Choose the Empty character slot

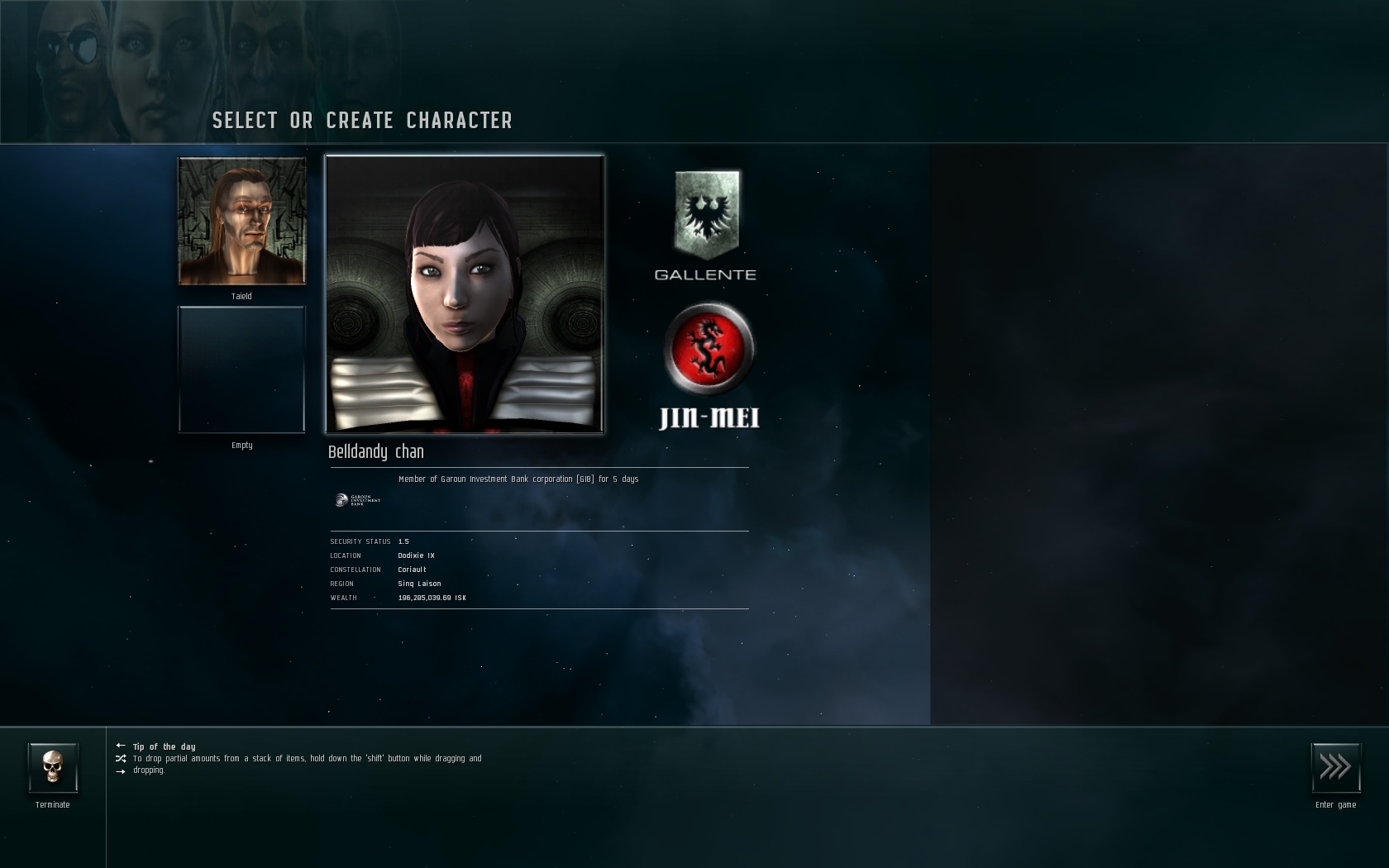coord(242,370)
